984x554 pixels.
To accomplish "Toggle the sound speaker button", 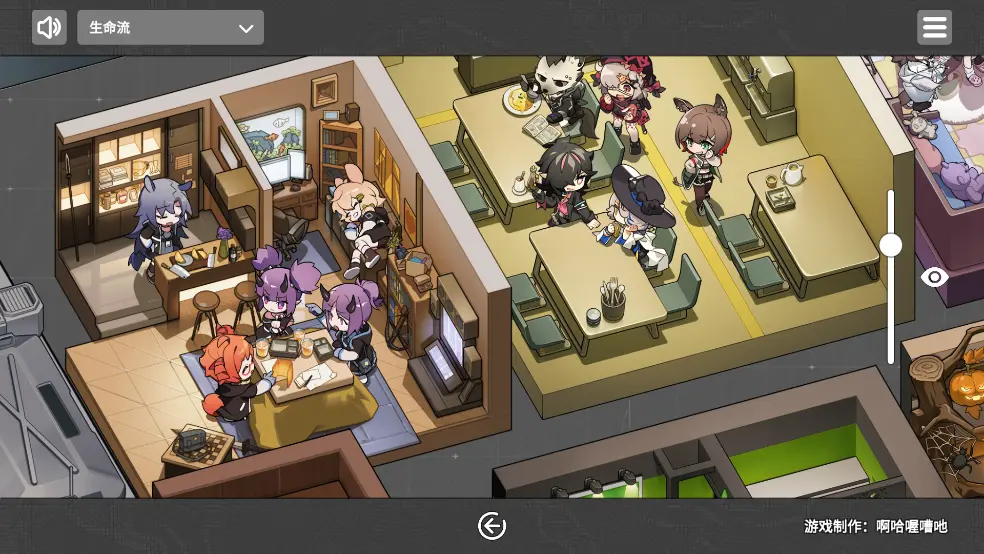I will [49, 28].
